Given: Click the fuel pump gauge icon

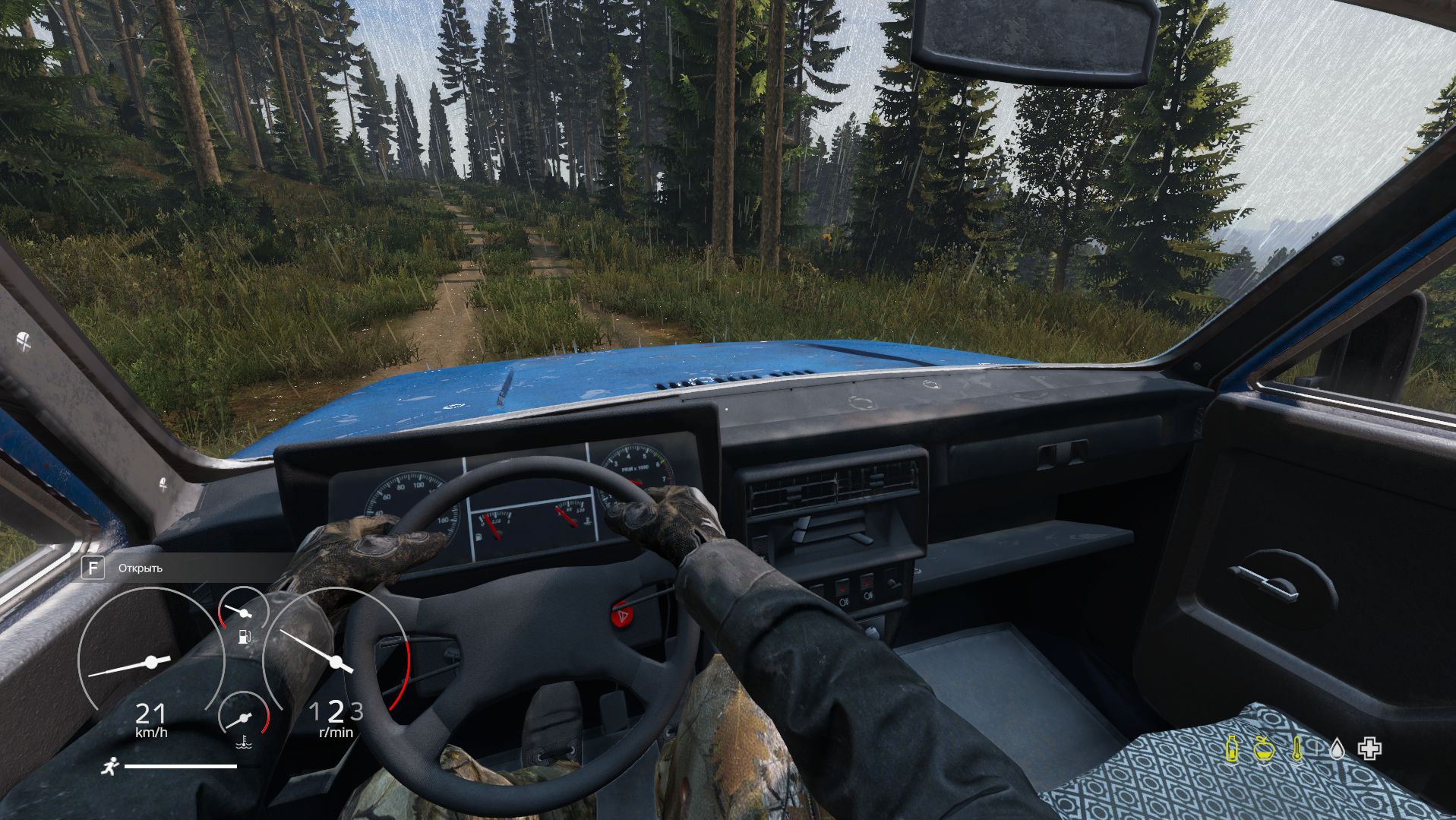Looking at the screenshot, I should pyautogui.click(x=245, y=637).
